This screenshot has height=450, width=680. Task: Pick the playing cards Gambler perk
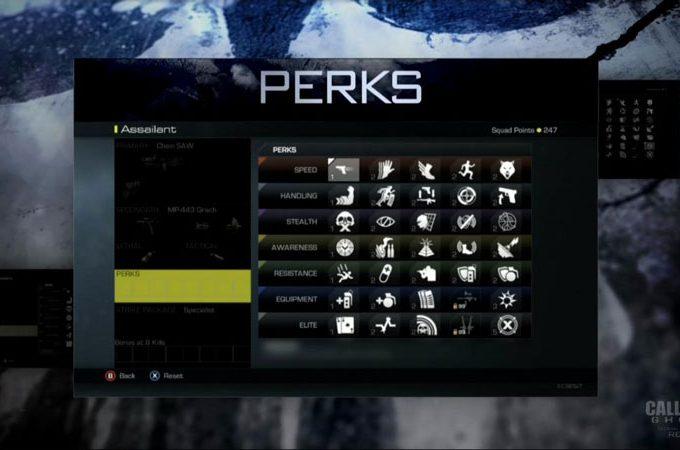point(343,326)
